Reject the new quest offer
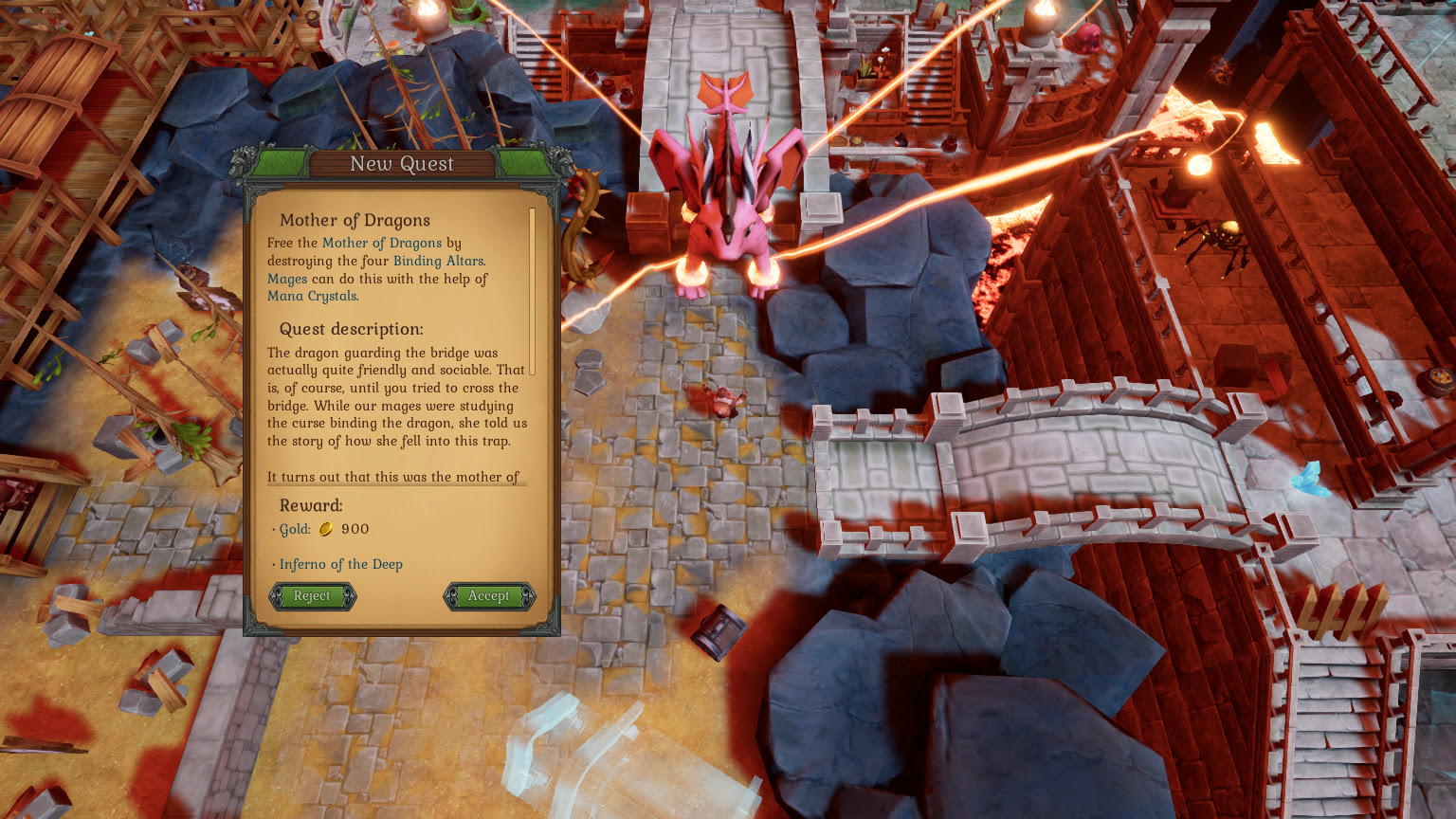The height and width of the screenshot is (819, 1456). [312, 596]
